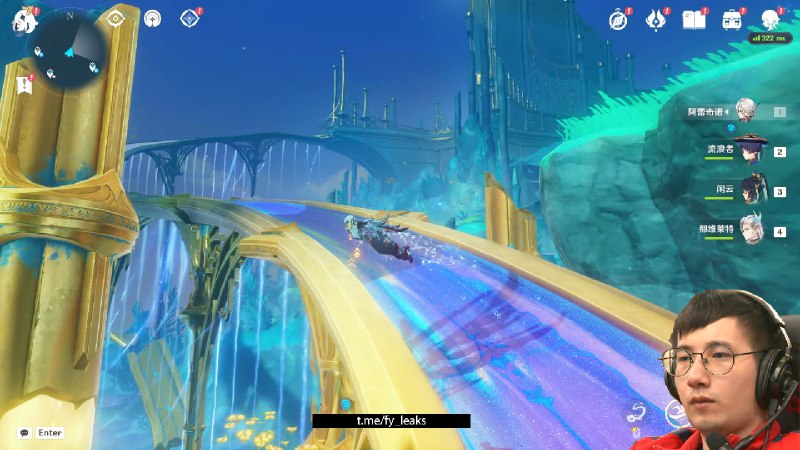800x450 pixels.
Task: Open the backpack inventory
Action: coord(732,20)
